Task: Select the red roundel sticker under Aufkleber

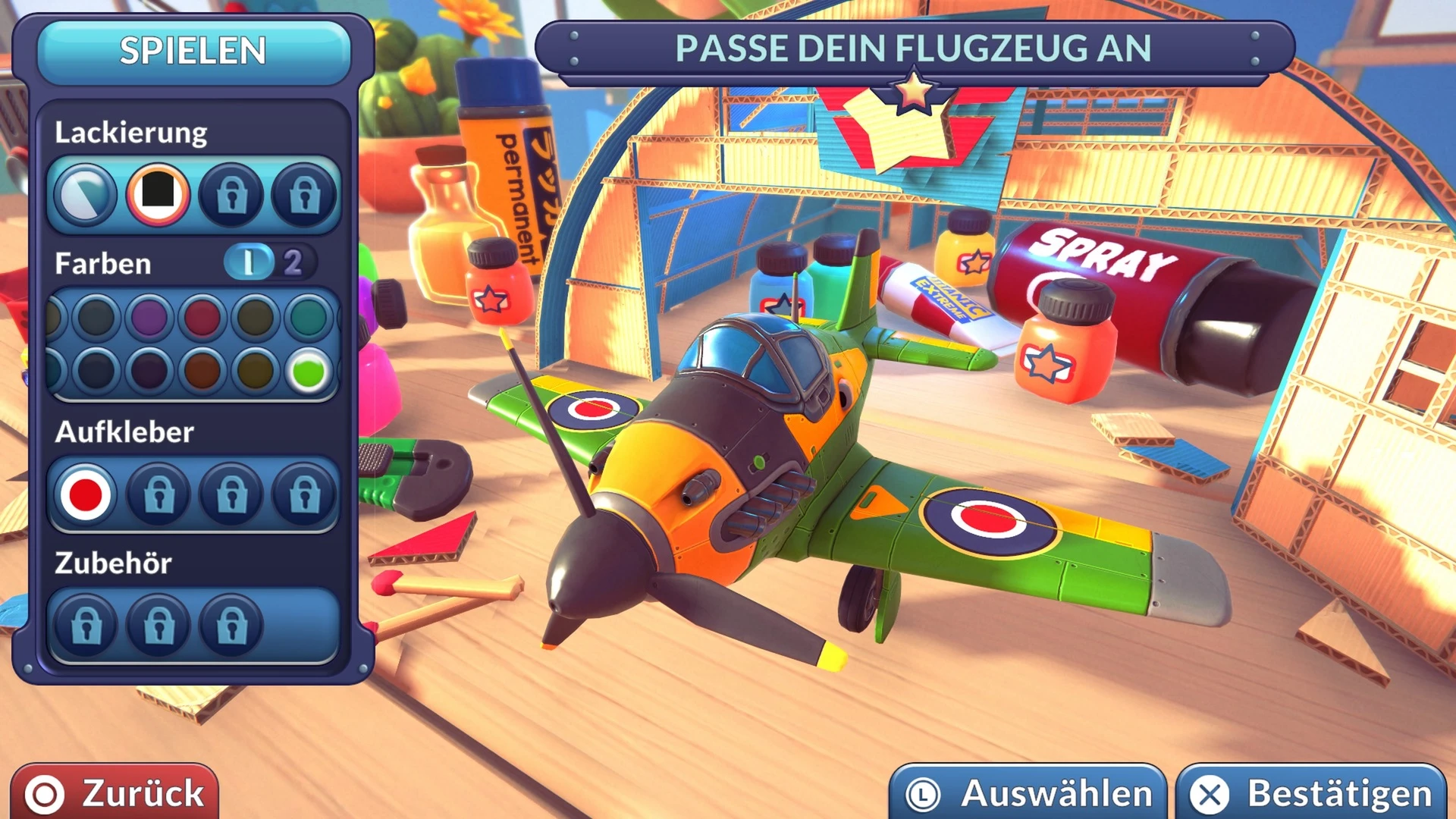Action: pyautogui.click(x=85, y=494)
